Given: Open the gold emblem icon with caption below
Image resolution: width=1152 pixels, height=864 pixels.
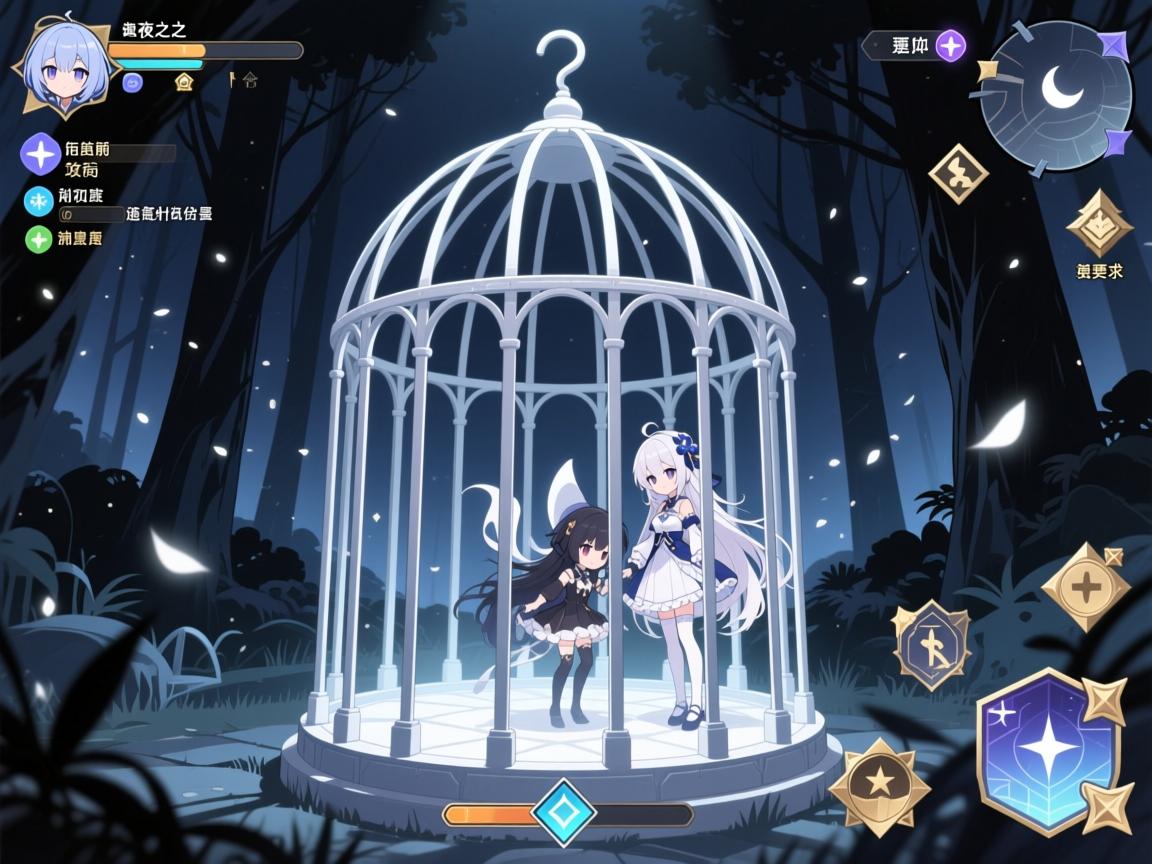Looking at the screenshot, I should 1099,226.
